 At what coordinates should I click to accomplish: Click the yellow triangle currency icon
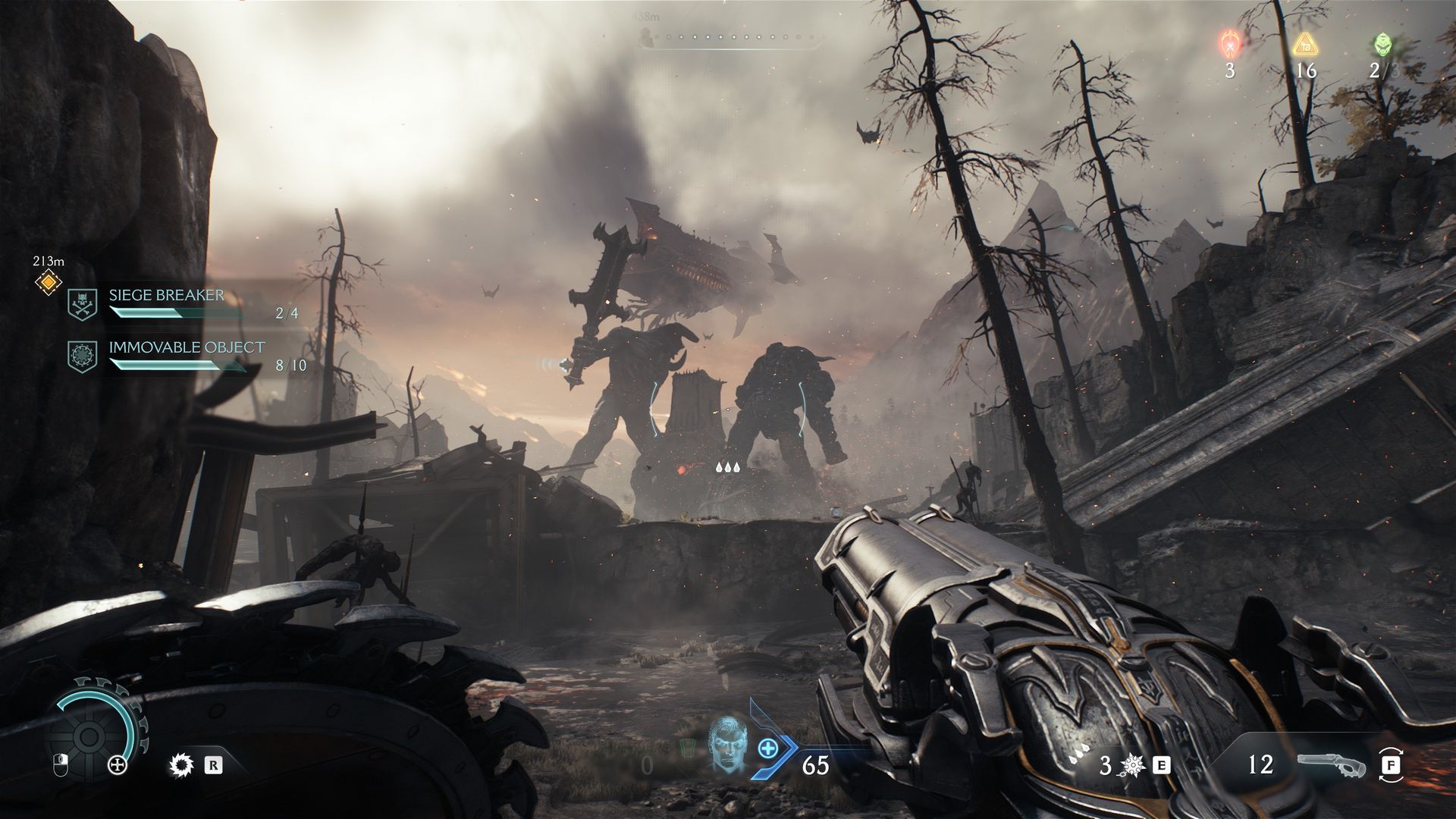1304,44
